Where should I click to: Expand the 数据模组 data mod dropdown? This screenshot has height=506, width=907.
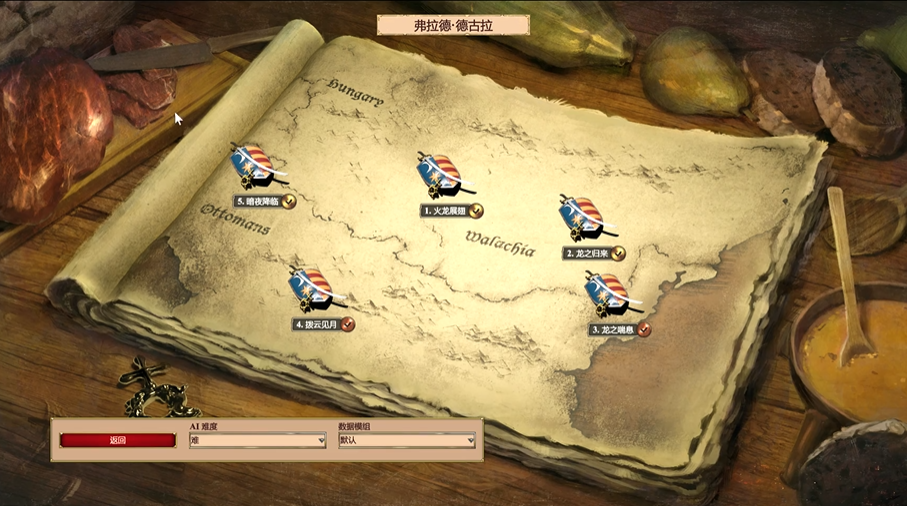(x=406, y=440)
